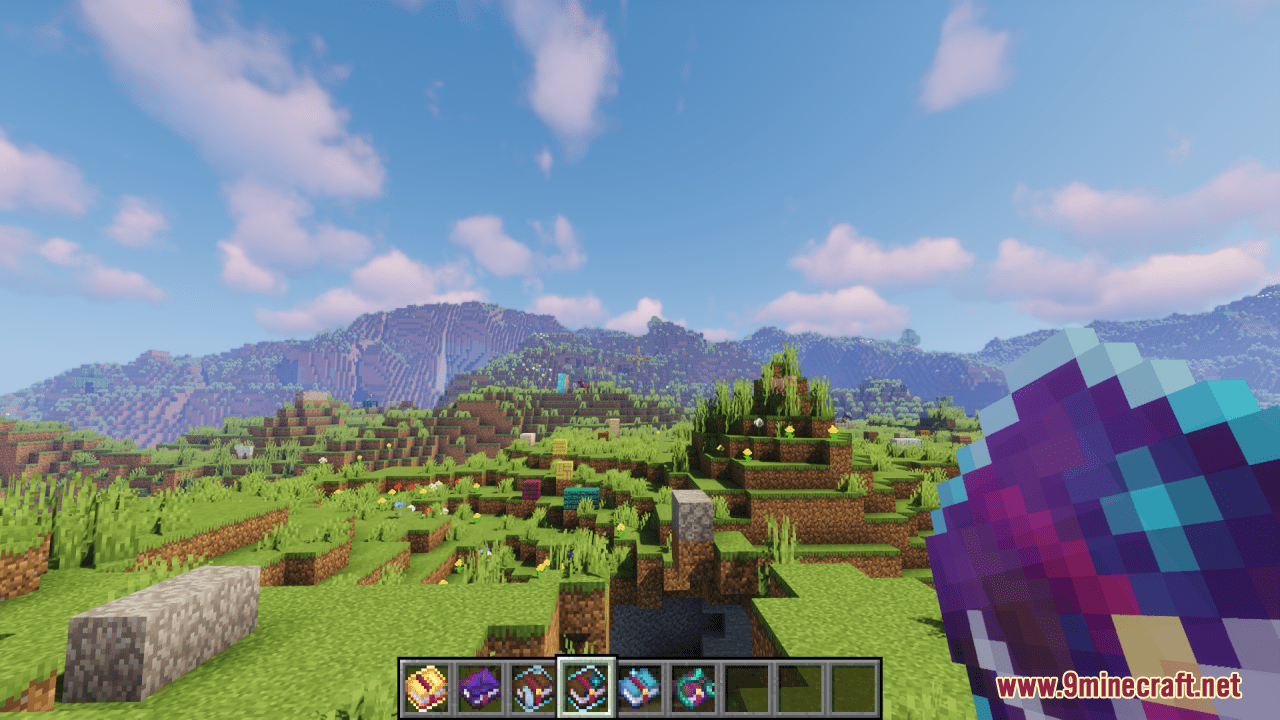This screenshot has width=1280, height=720.
Task: Click the left edge of the hotbar frame
Action: click(402, 689)
